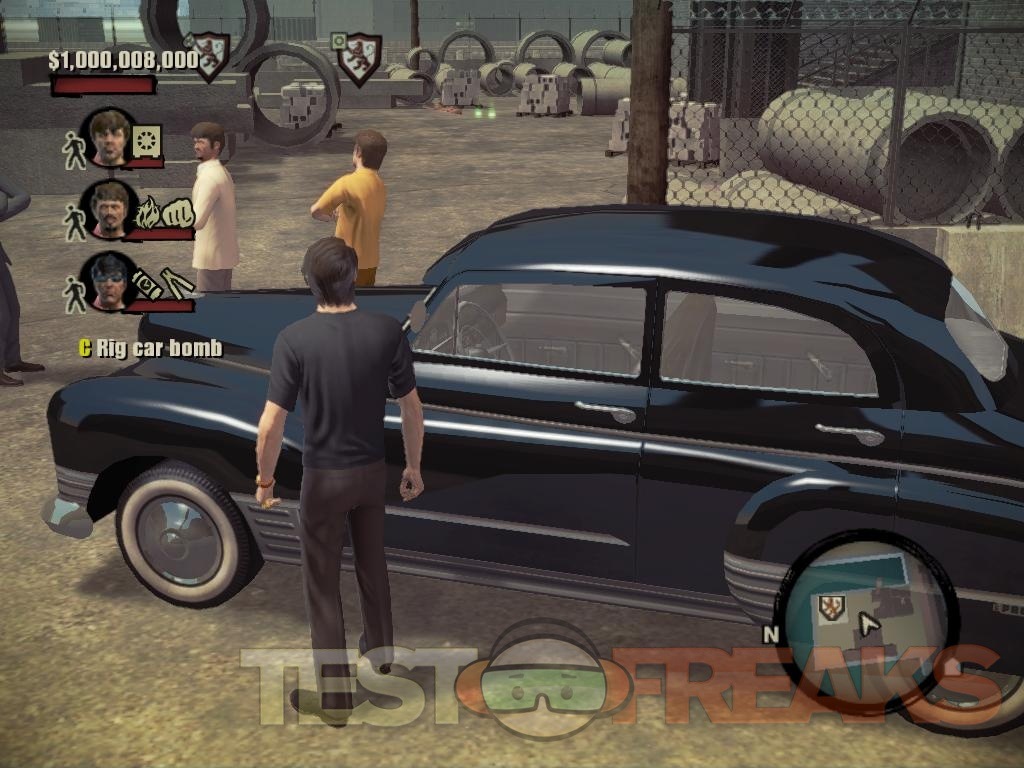Activate the safecracker safe specialty icon

(x=147, y=141)
